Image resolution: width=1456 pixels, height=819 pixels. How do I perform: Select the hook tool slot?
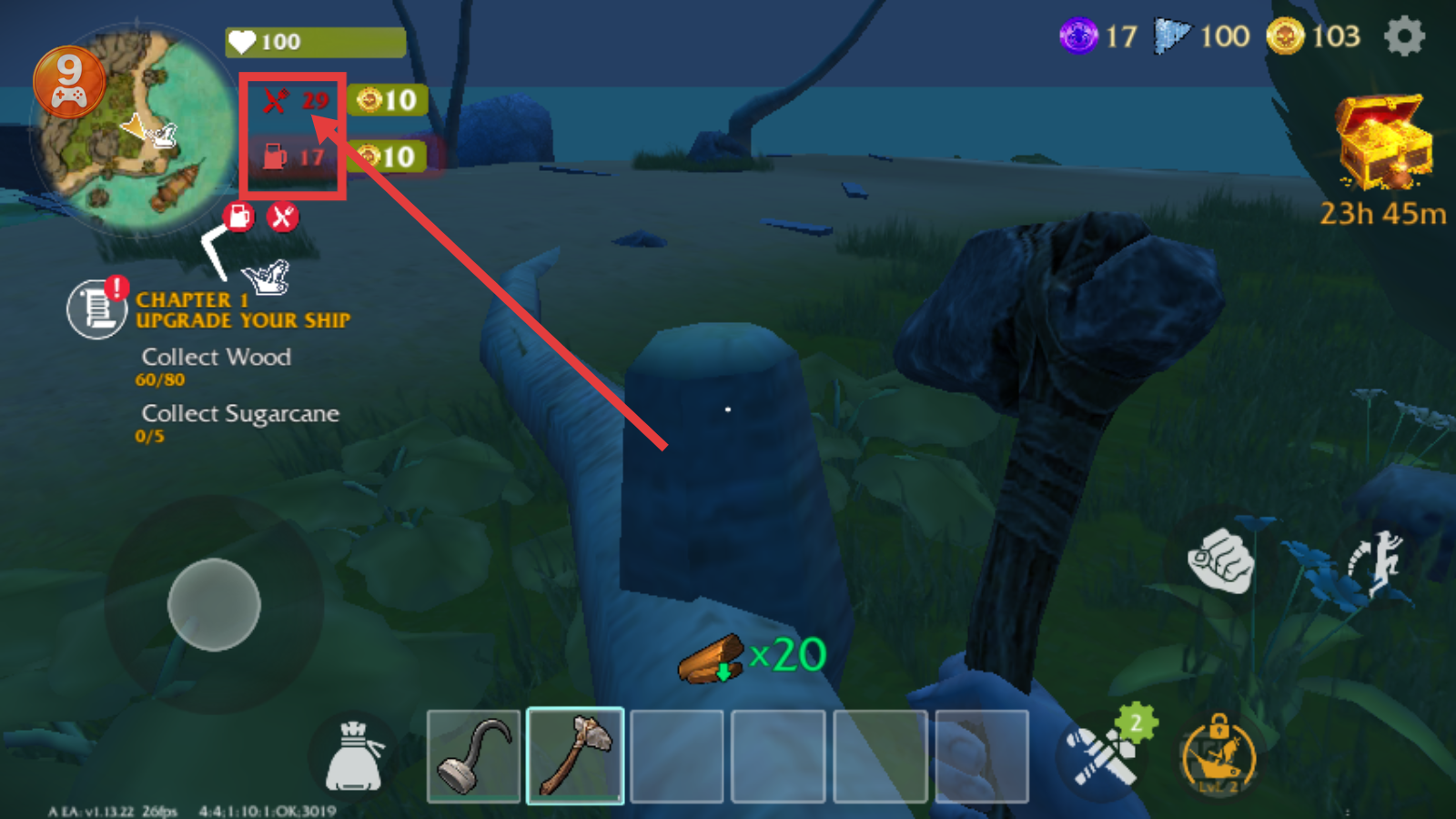pos(474,756)
